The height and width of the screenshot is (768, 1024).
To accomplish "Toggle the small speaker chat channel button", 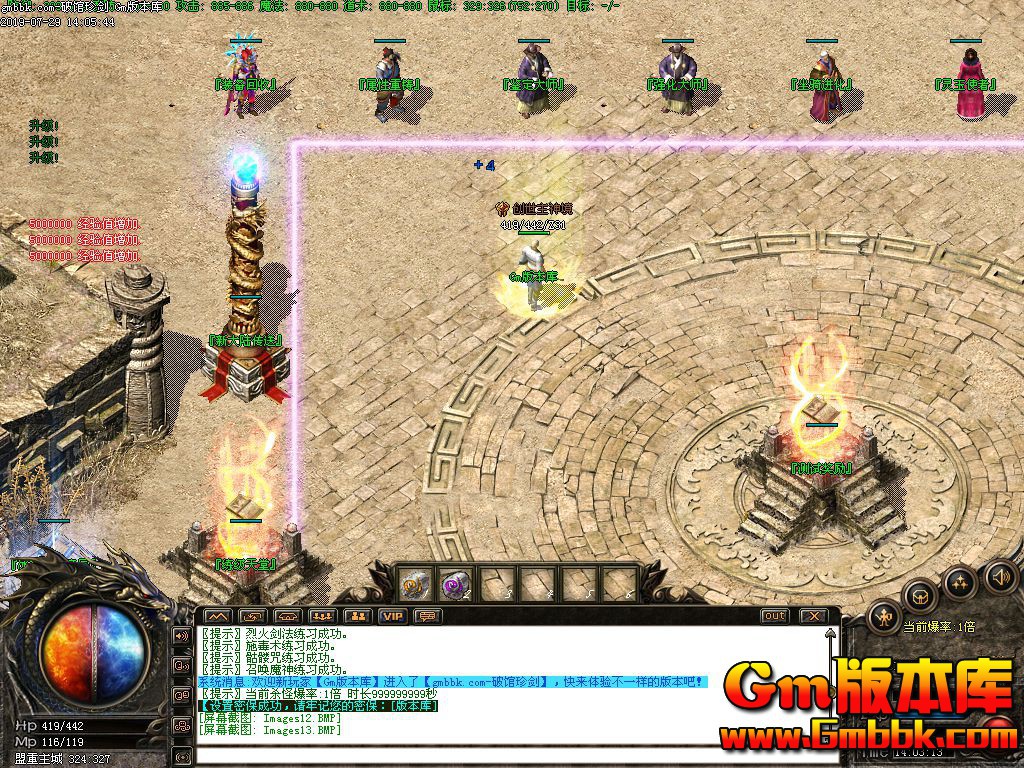I will (x=182, y=635).
